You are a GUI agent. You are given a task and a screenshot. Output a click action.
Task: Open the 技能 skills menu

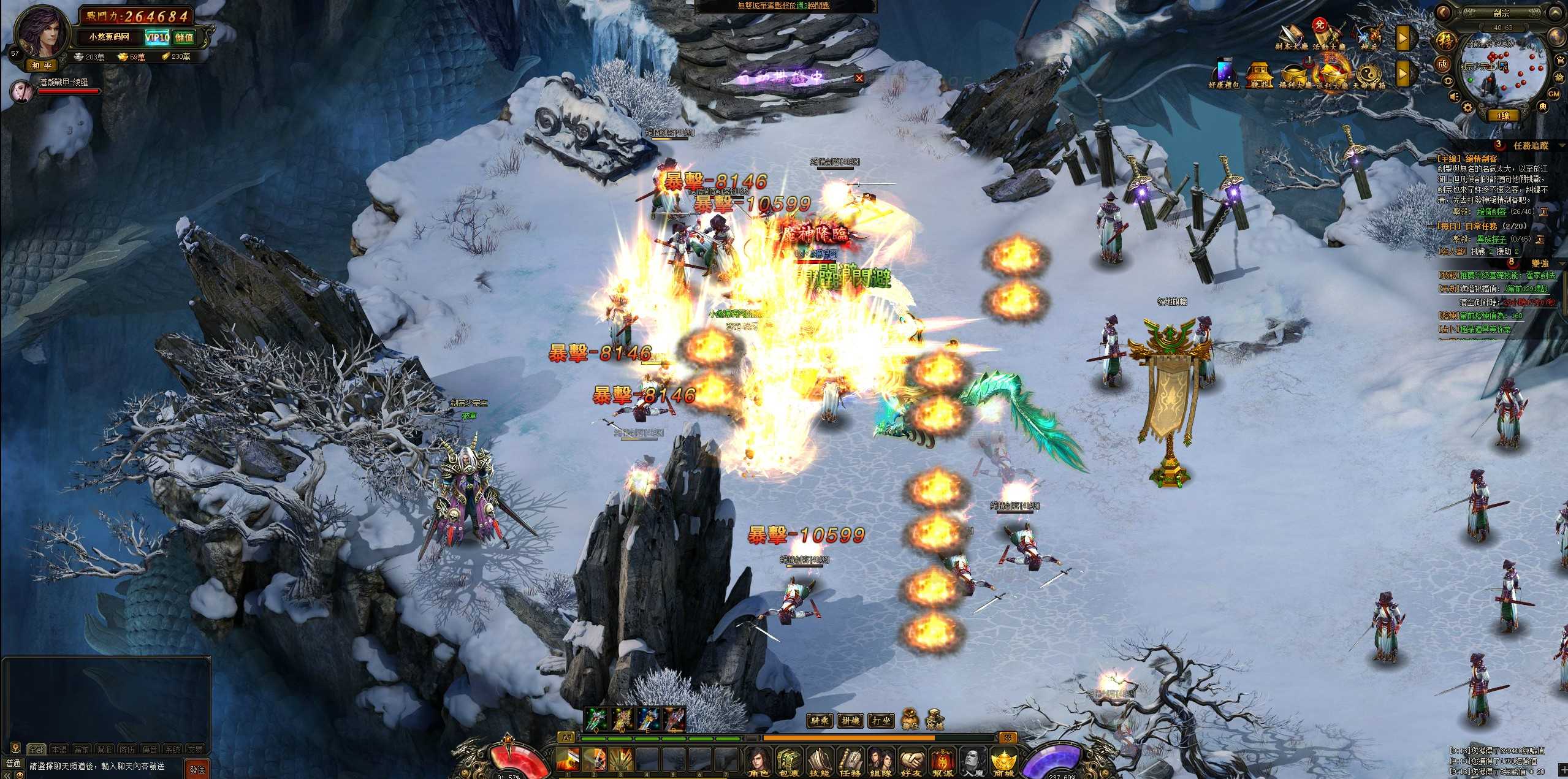(820, 762)
